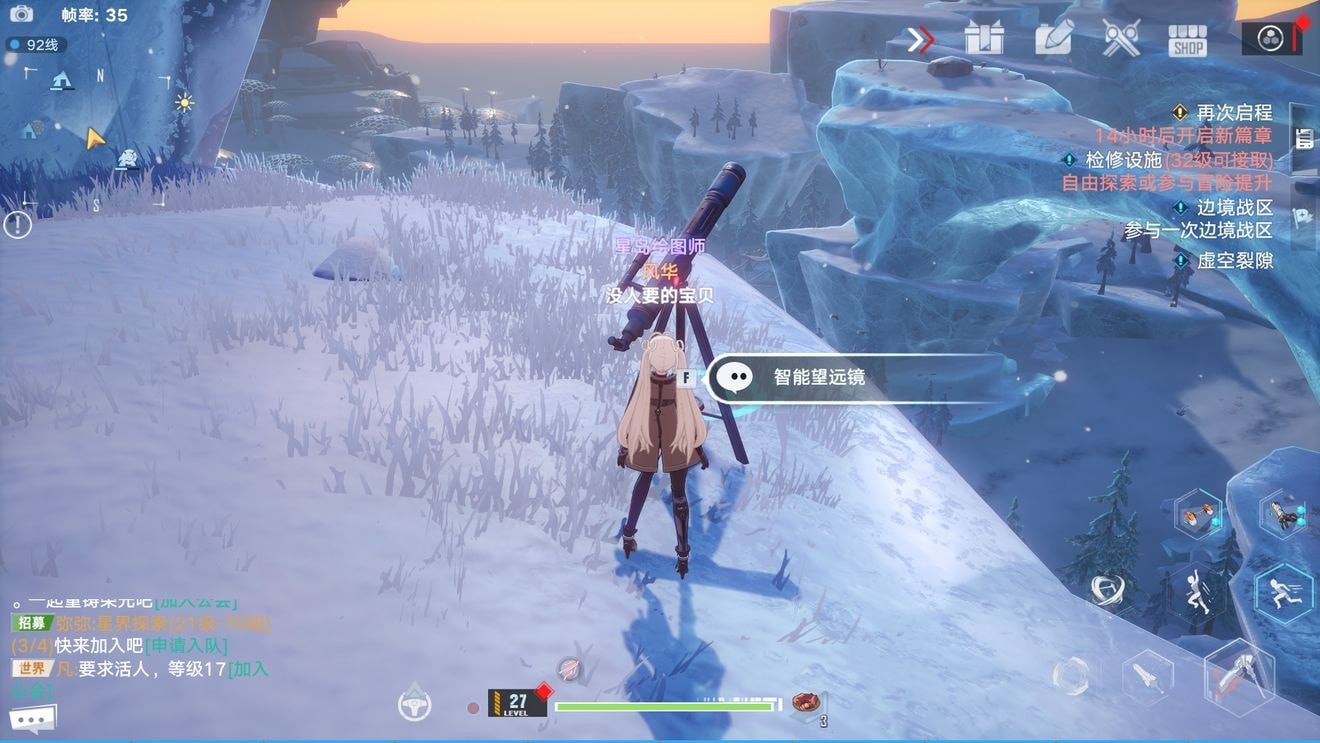Viewport: 1320px width, 743px height.
Task: Open the steering wheel vehicle button
Action: [x=414, y=704]
